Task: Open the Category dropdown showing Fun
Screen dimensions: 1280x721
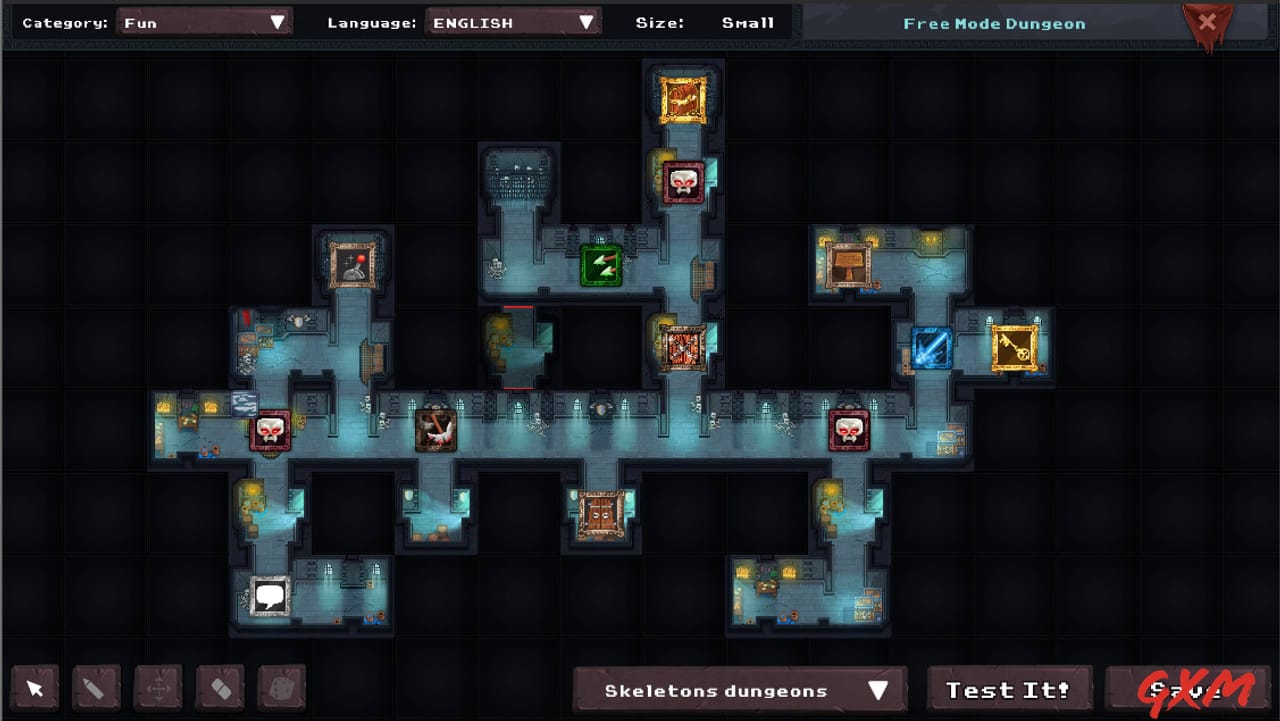Action: (x=205, y=21)
